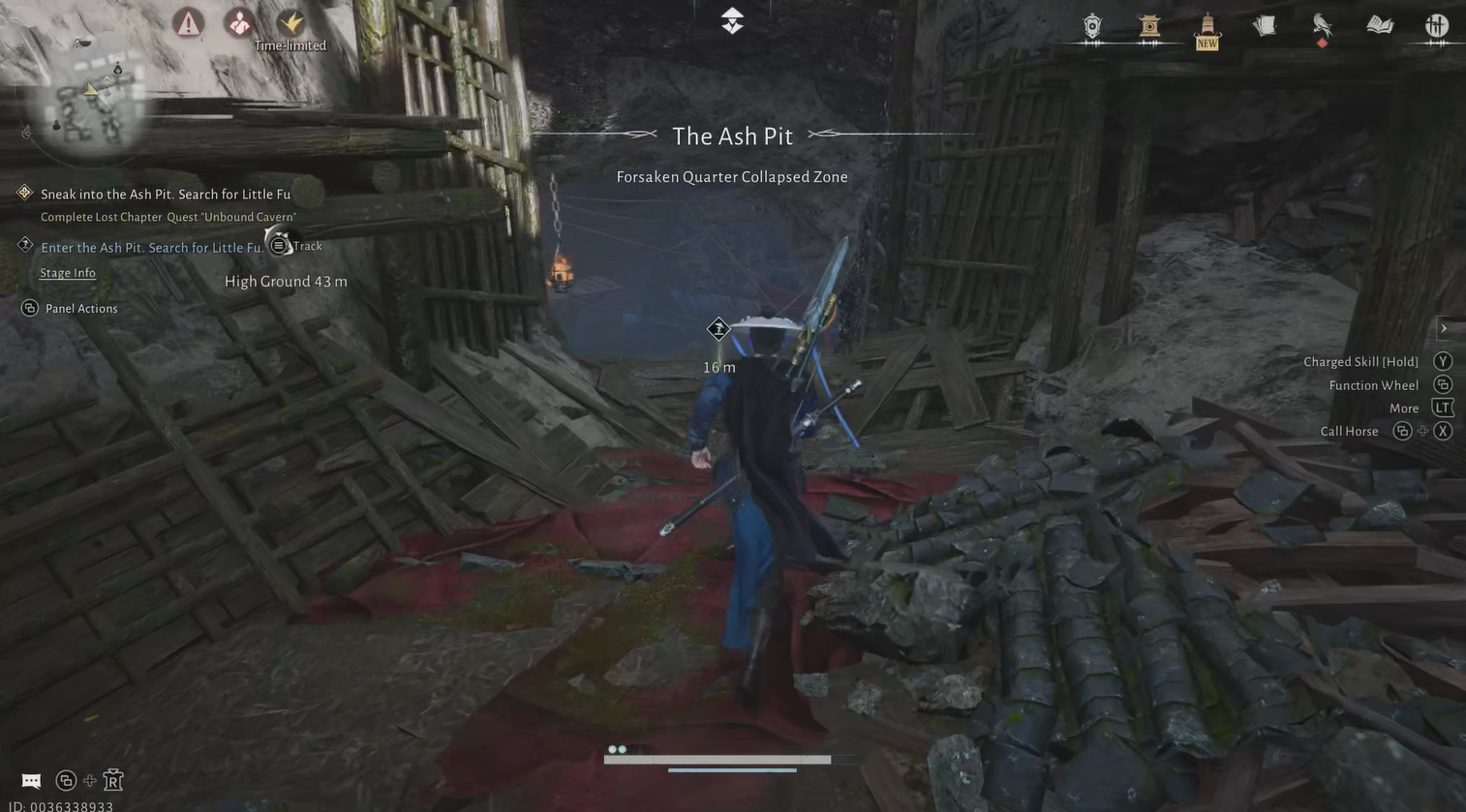This screenshot has height=812, width=1466.
Task: Open the round crossed-bars menu icon
Action: 1437,26
